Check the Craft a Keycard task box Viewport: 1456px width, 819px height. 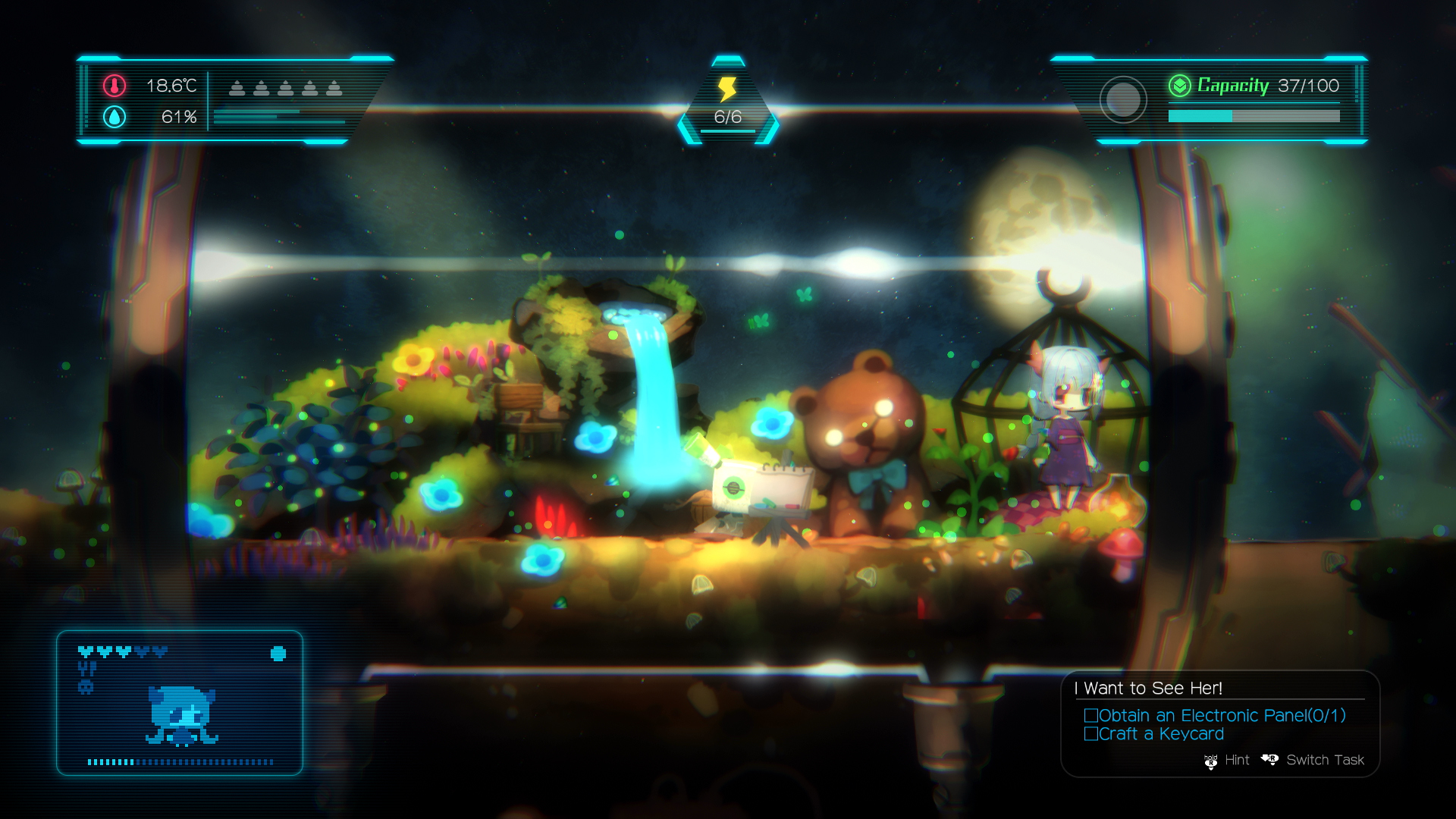click(x=1092, y=733)
